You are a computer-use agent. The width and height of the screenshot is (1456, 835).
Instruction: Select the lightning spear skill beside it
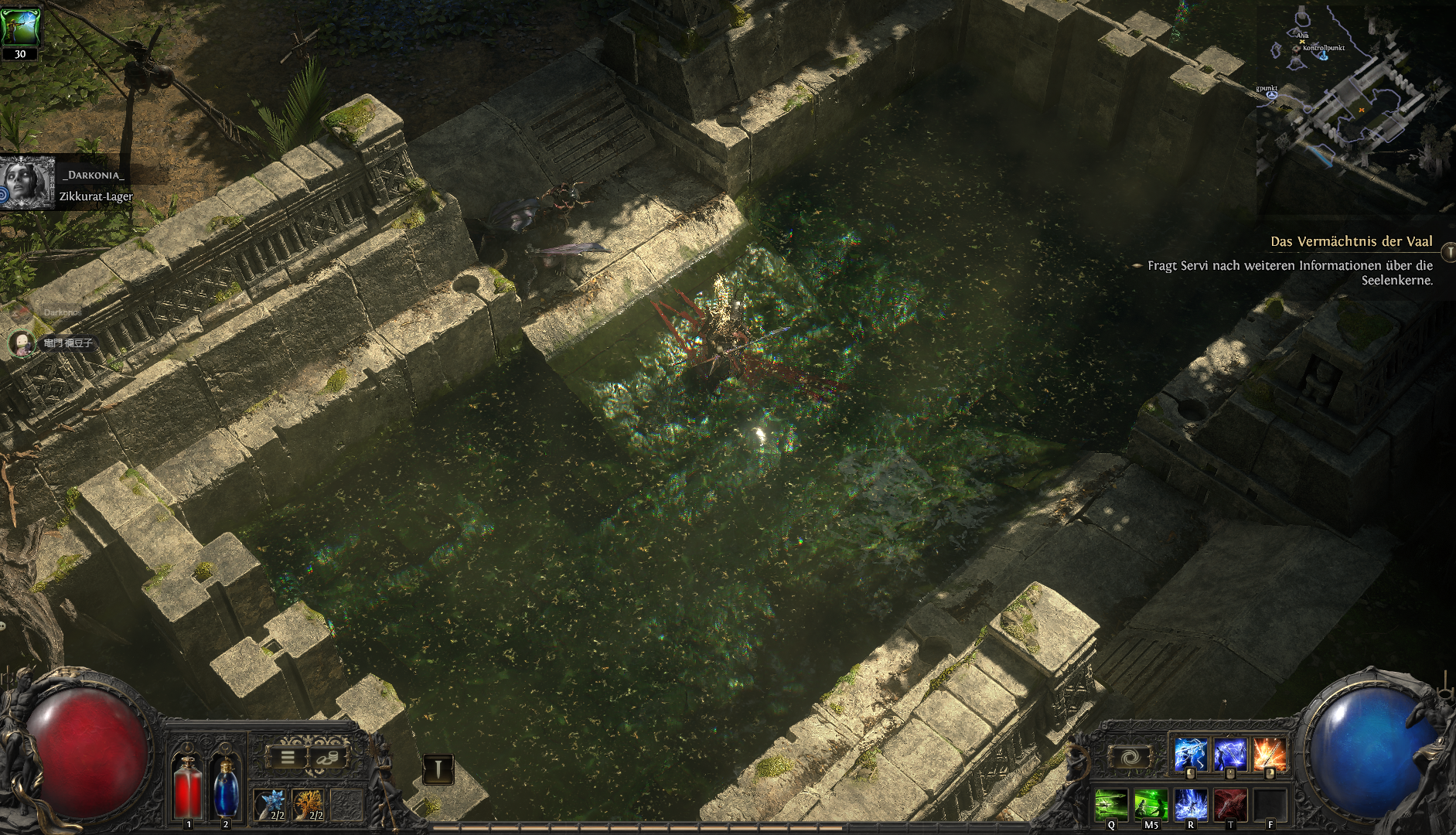tap(1229, 755)
